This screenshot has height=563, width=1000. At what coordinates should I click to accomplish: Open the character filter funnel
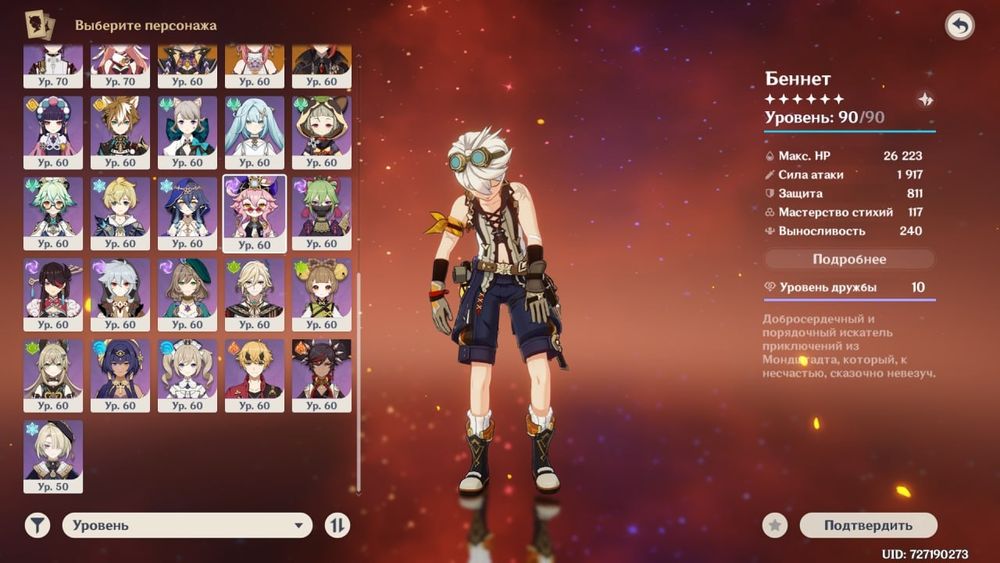pos(37,525)
